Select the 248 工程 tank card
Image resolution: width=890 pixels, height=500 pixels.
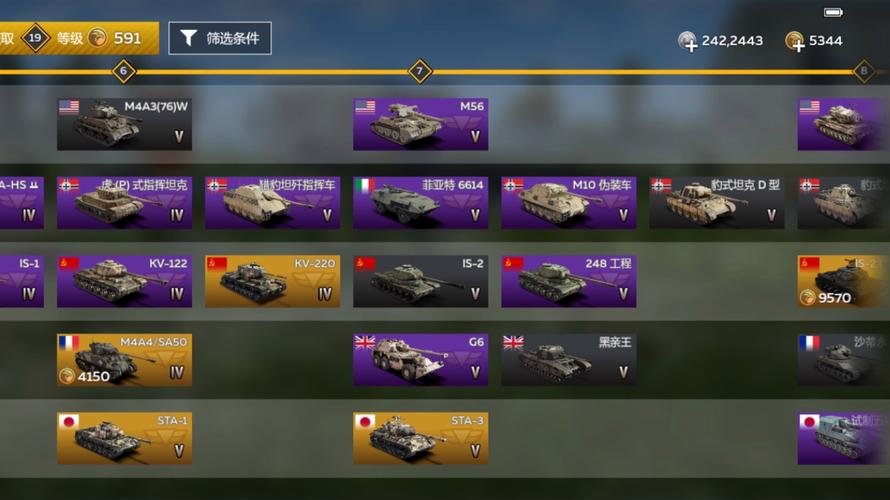coord(568,281)
